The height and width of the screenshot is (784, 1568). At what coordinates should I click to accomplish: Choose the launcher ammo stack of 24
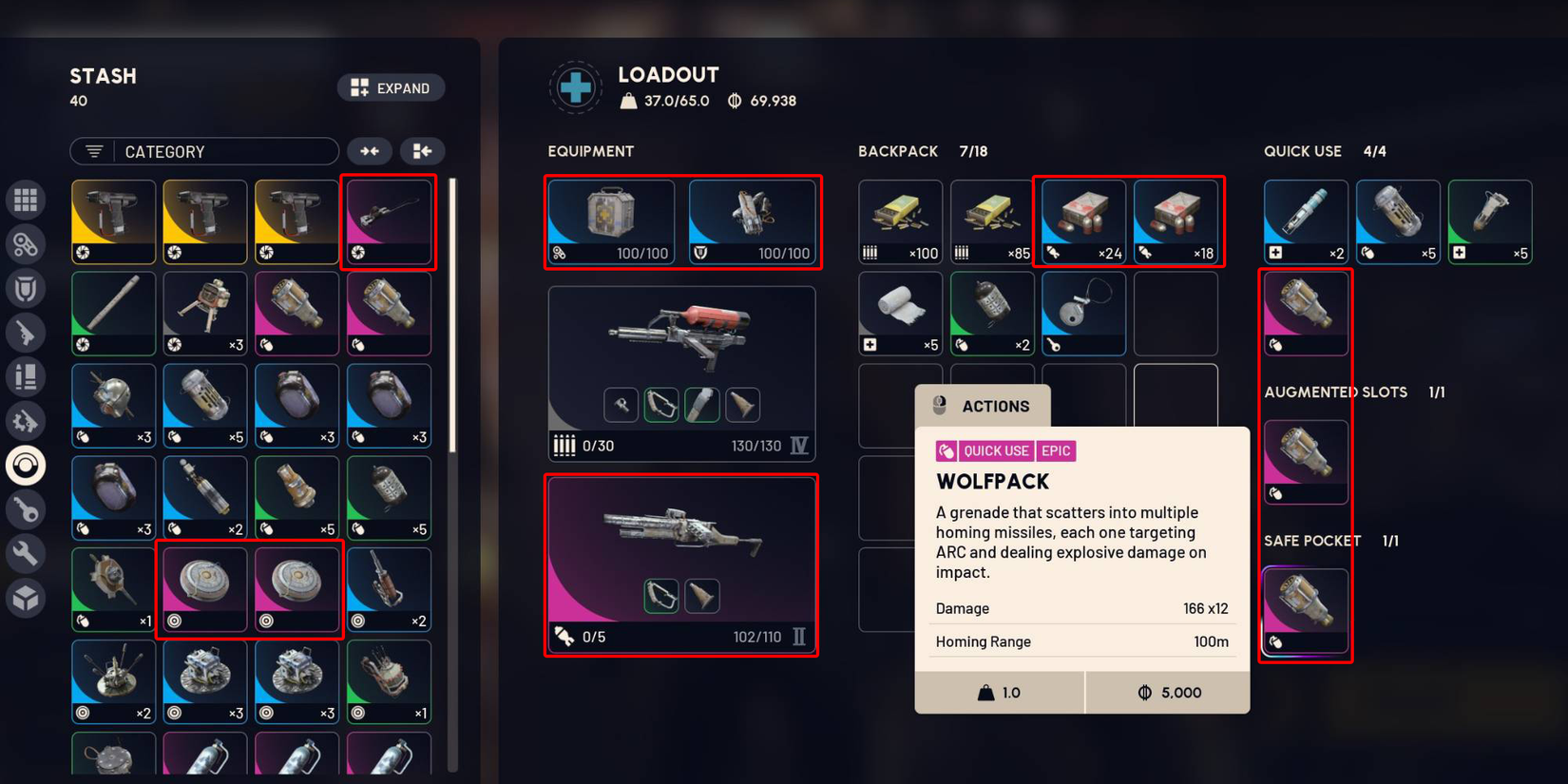click(1083, 222)
